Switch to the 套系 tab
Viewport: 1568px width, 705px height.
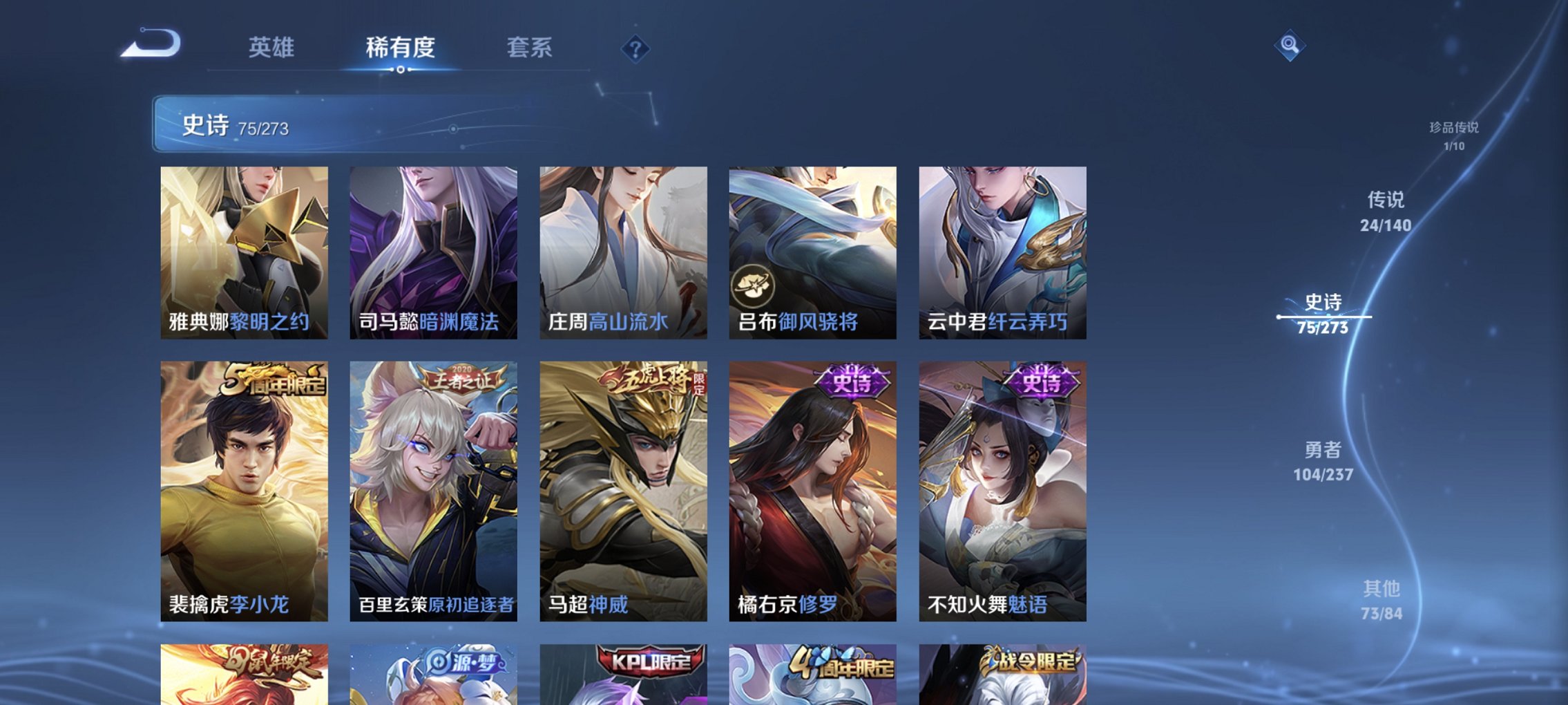point(528,47)
